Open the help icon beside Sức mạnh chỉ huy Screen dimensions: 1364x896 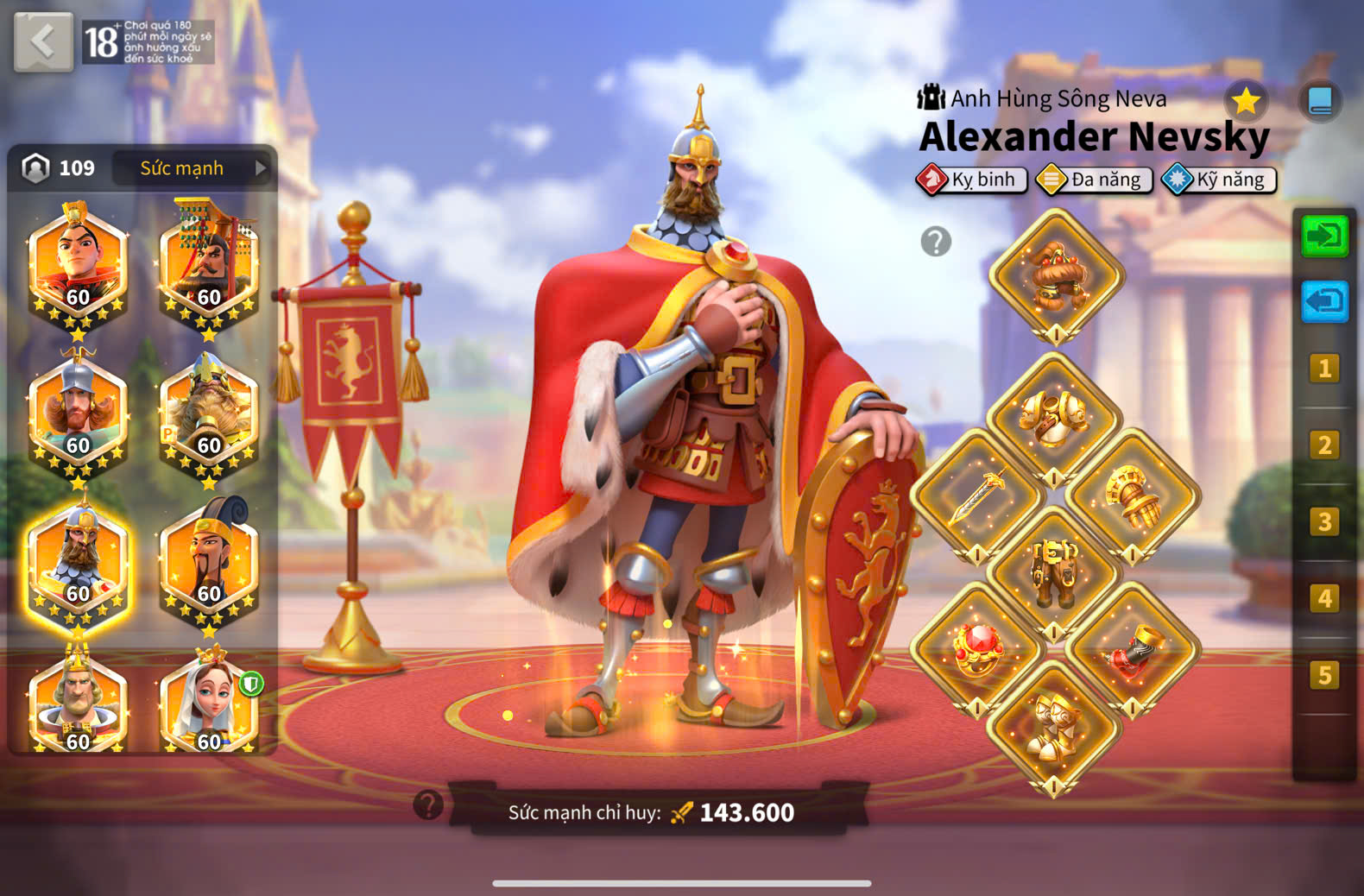[428, 805]
